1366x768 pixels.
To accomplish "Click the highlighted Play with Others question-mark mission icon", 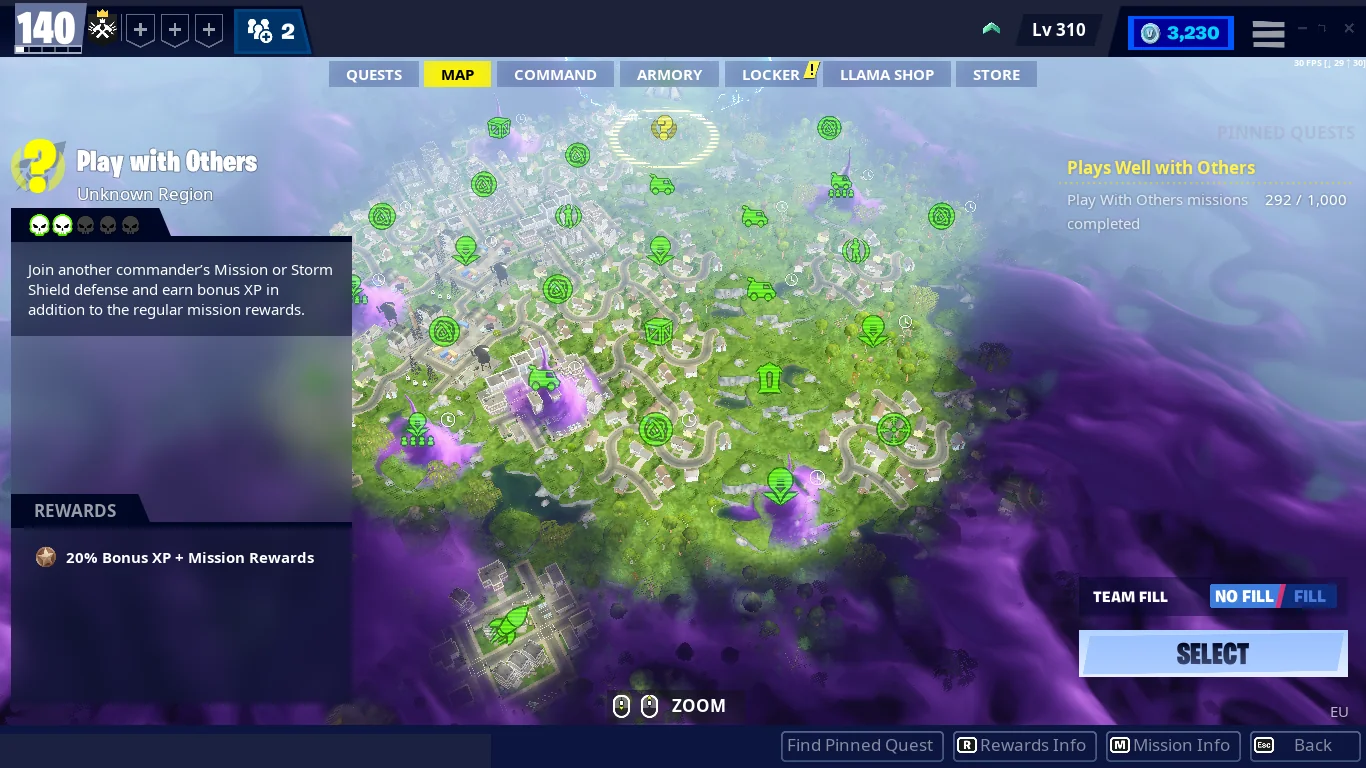I will point(663,129).
